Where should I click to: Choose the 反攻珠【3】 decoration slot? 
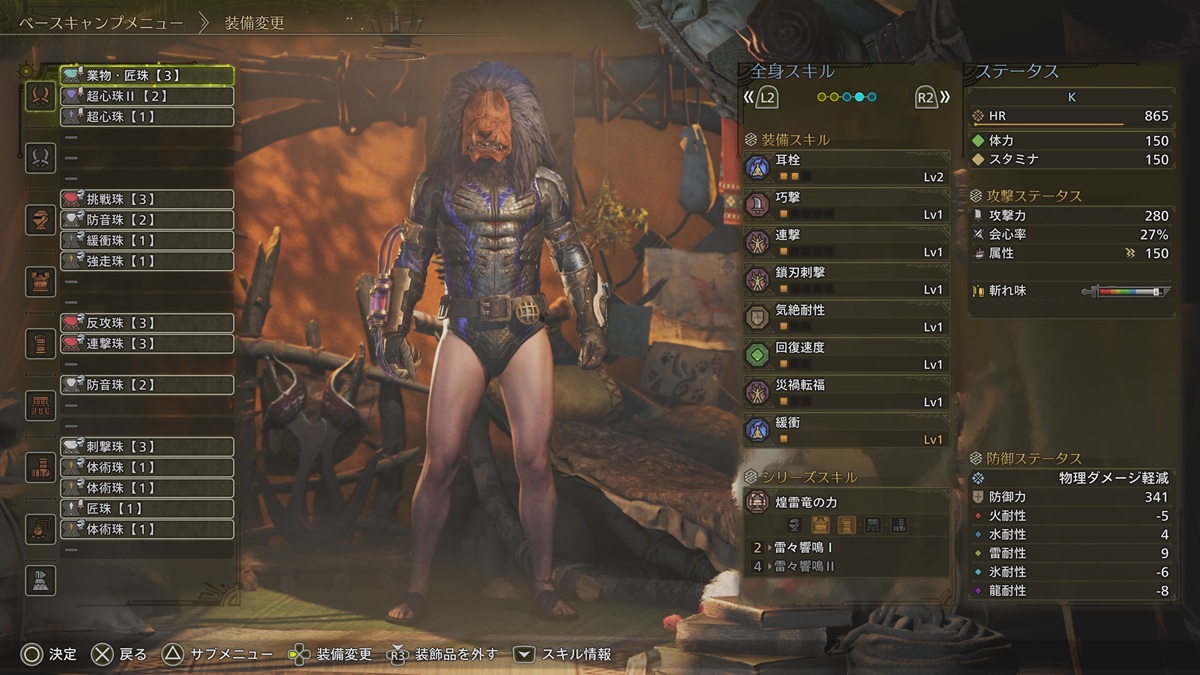click(x=147, y=323)
